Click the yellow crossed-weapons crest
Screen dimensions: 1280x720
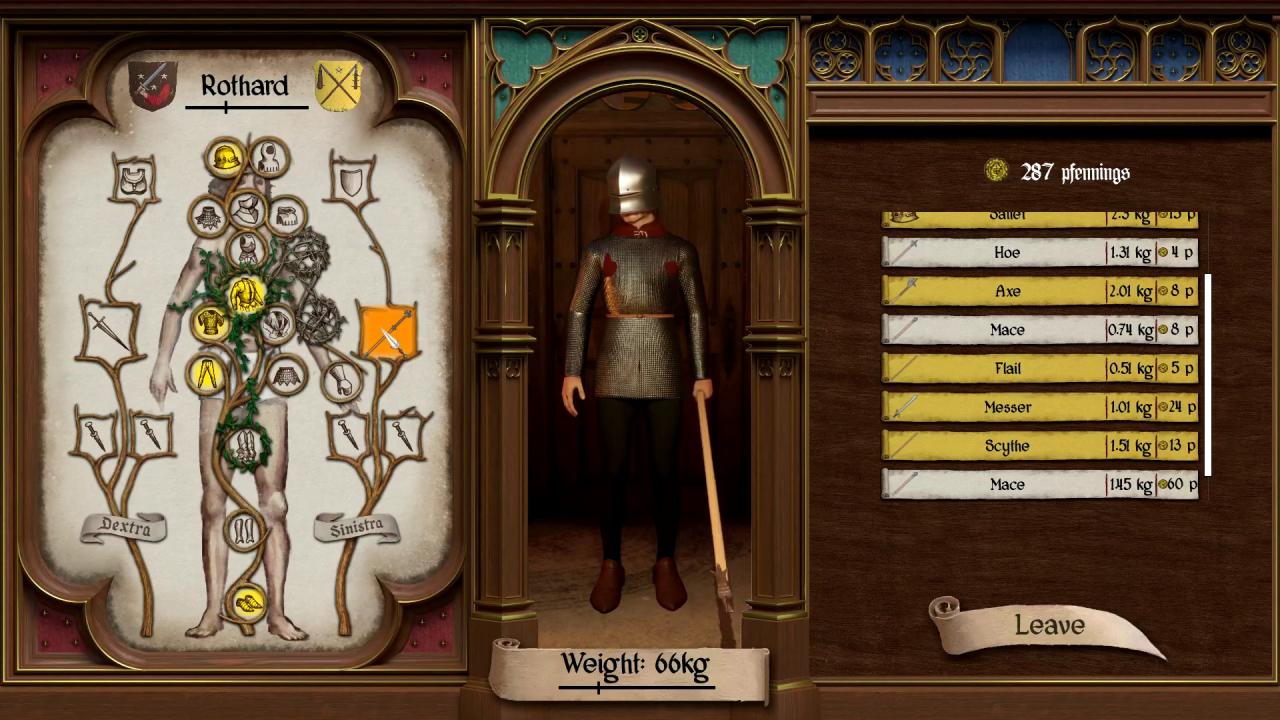pos(338,85)
